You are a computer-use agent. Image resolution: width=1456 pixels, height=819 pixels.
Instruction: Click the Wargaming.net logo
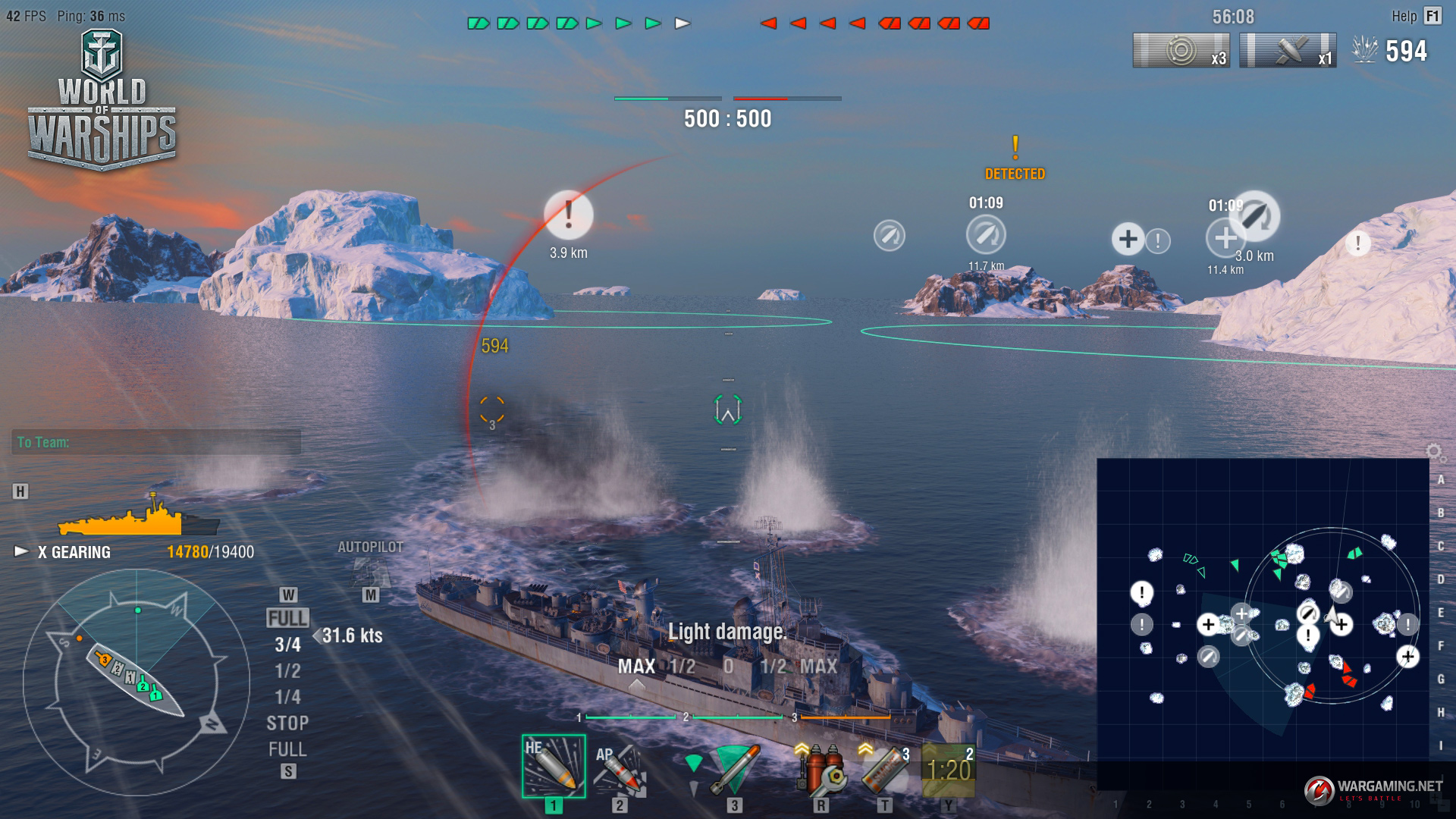click(1373, 789)
